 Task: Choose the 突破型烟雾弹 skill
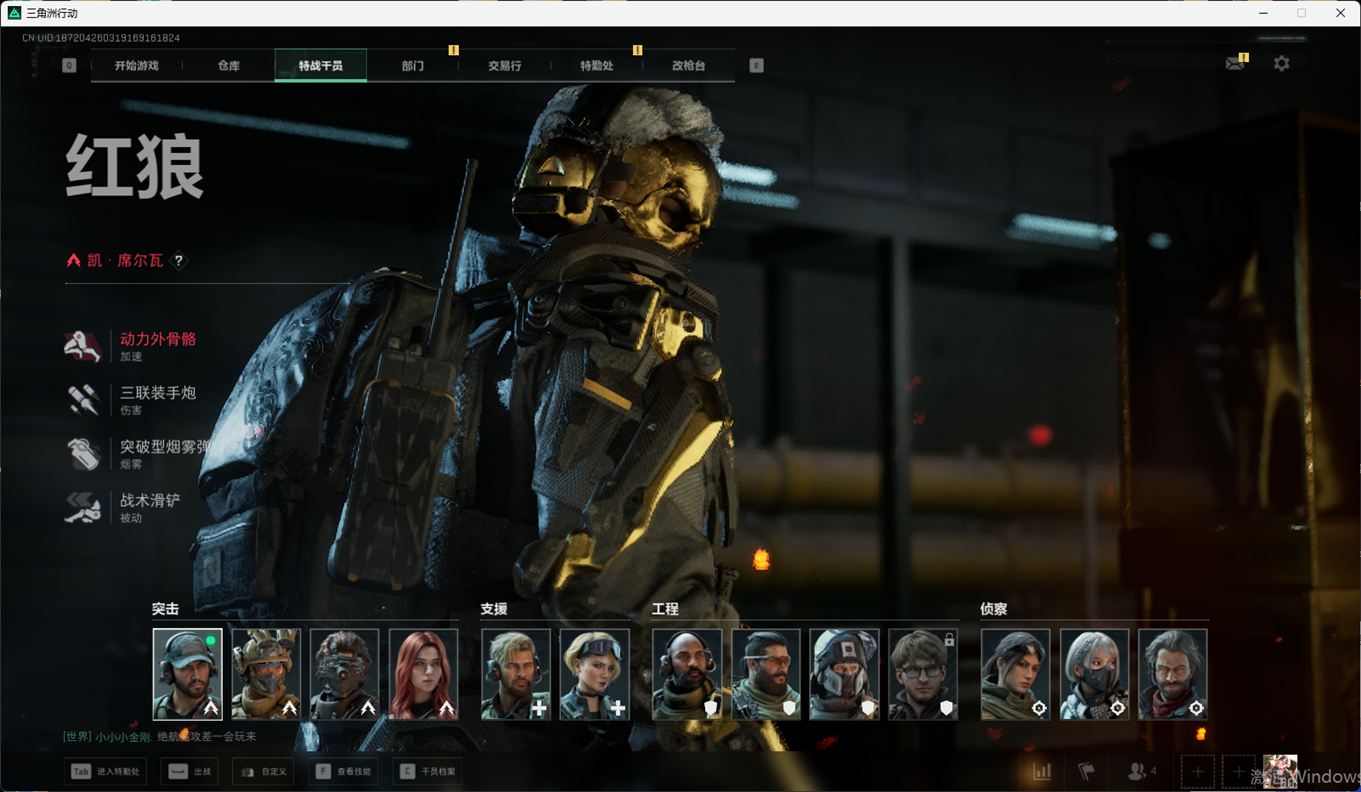tap(164, 448)
